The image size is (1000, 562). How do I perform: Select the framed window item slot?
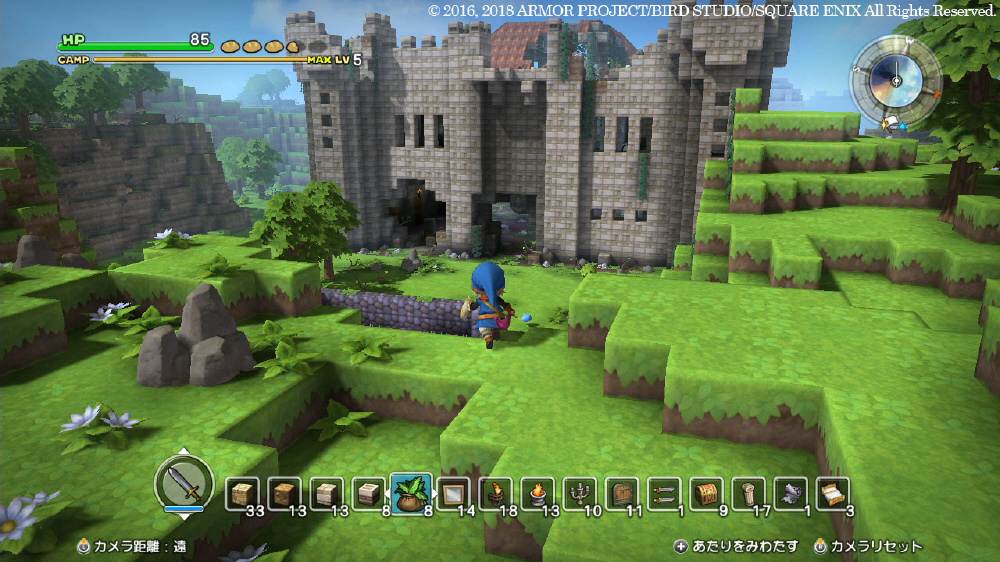pos(452,494)
